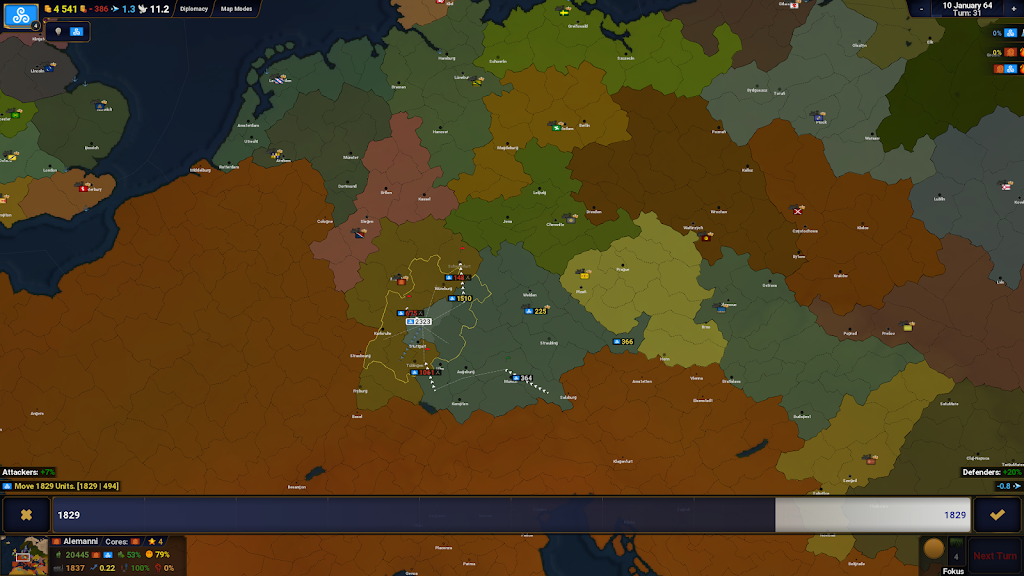Select the lightbulb icon under the flag
This screenshot has width=1024, height=576.
[58, 32]
